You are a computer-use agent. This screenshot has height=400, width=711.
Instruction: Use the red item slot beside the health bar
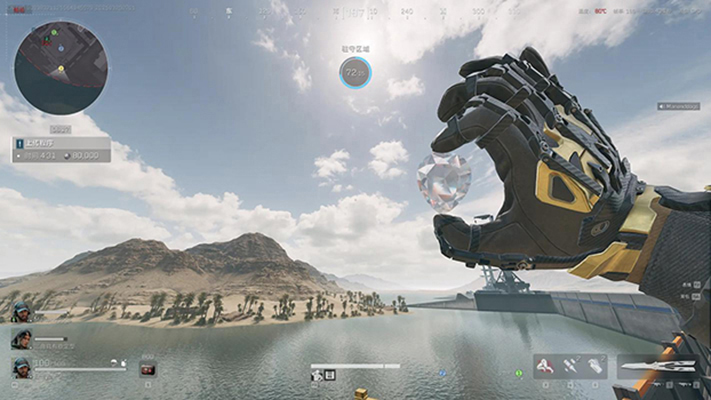pos(148,369)
